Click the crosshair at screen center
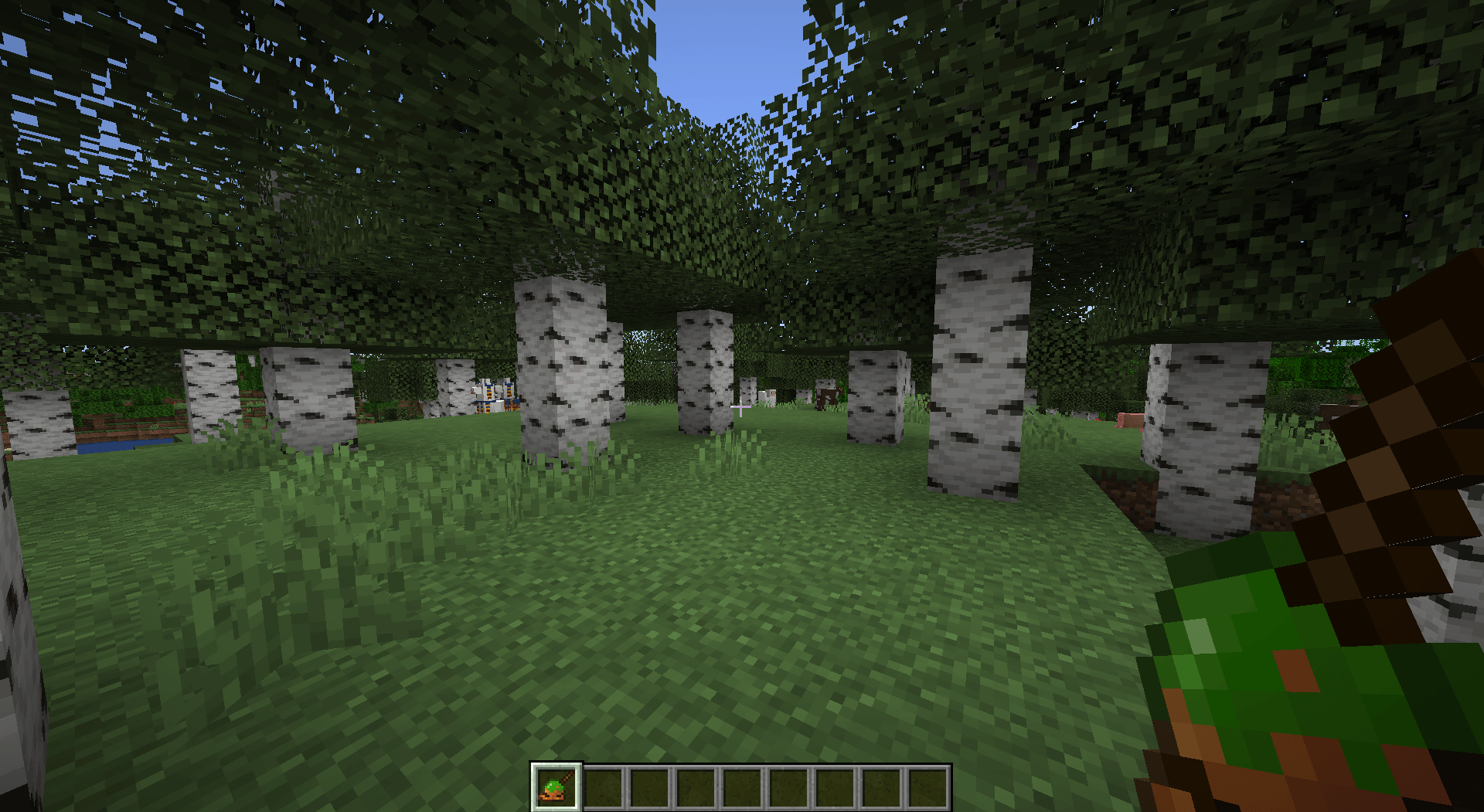Screen dimensions: 1484x812 click(x=740, y=408)
